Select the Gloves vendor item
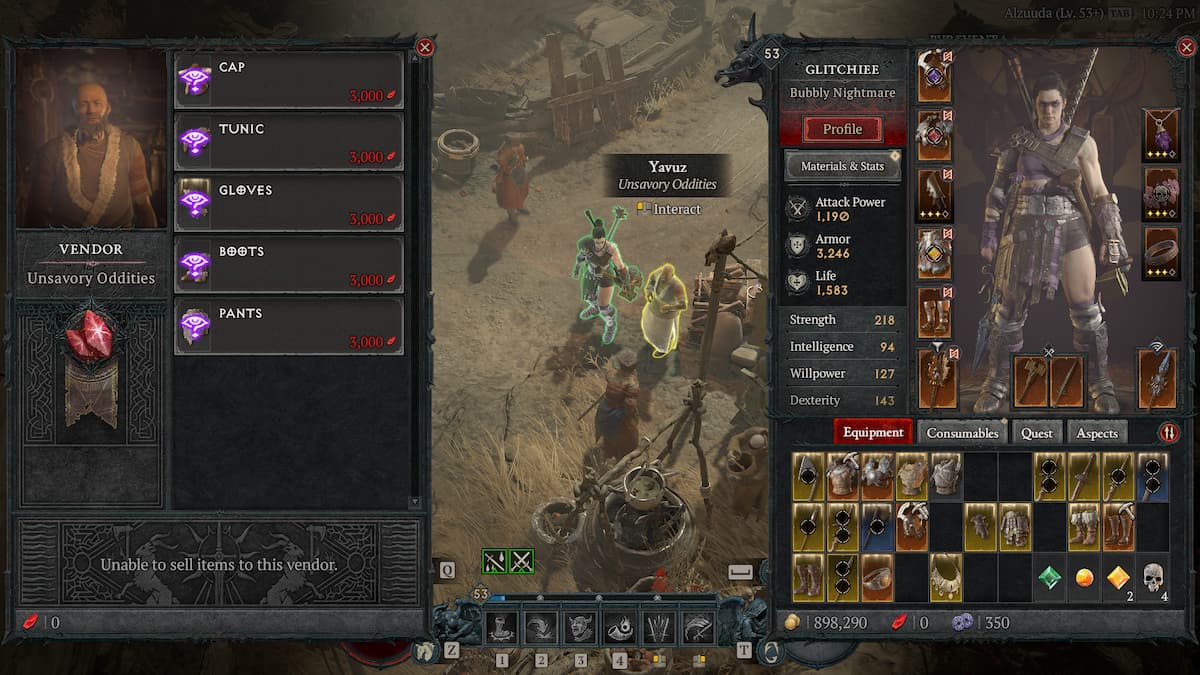The height and width of the screenshot is (675, 1200). (x=289, y=203)
